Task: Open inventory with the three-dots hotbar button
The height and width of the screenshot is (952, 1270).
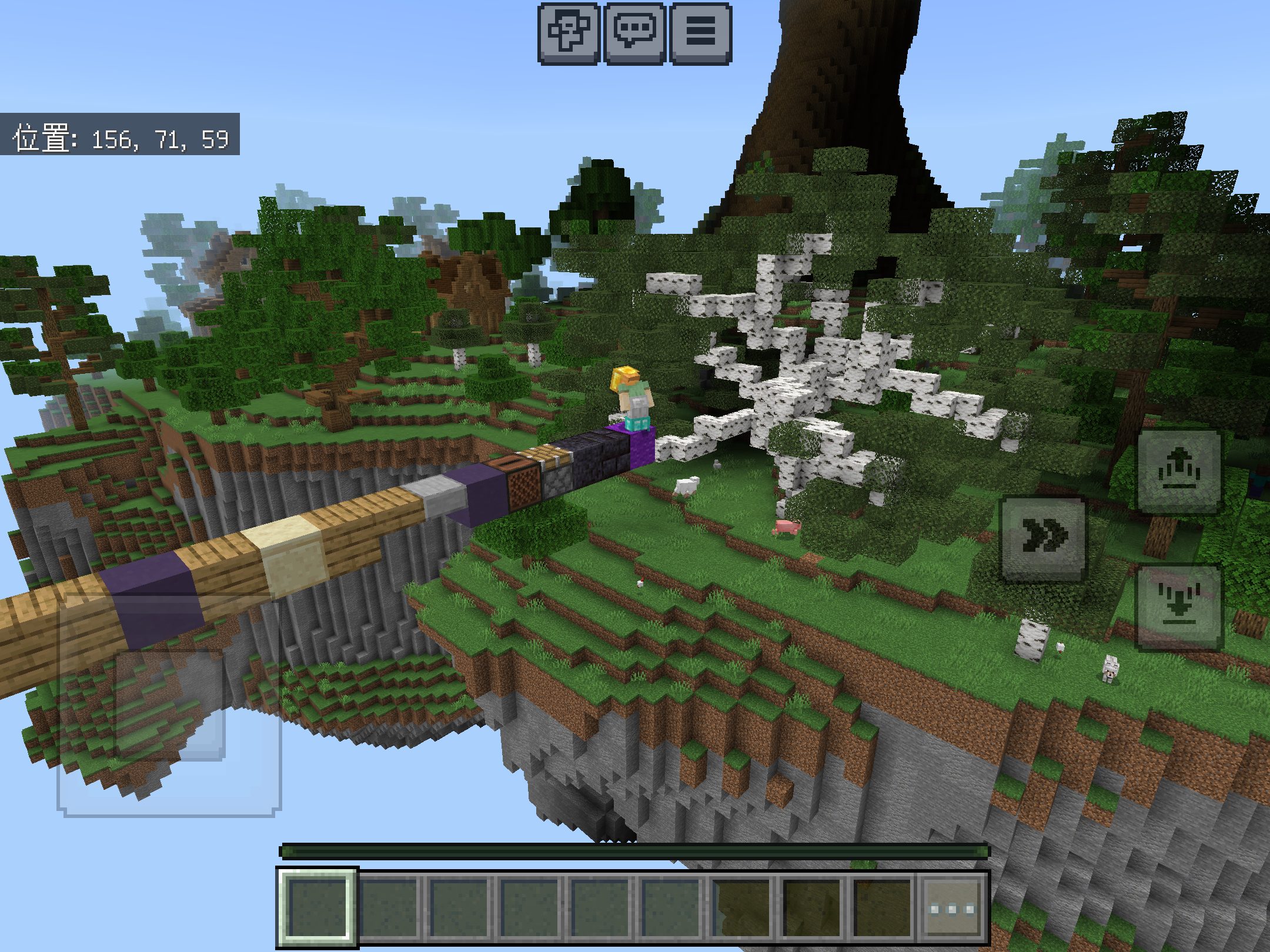Action: (x=952, y=909)
